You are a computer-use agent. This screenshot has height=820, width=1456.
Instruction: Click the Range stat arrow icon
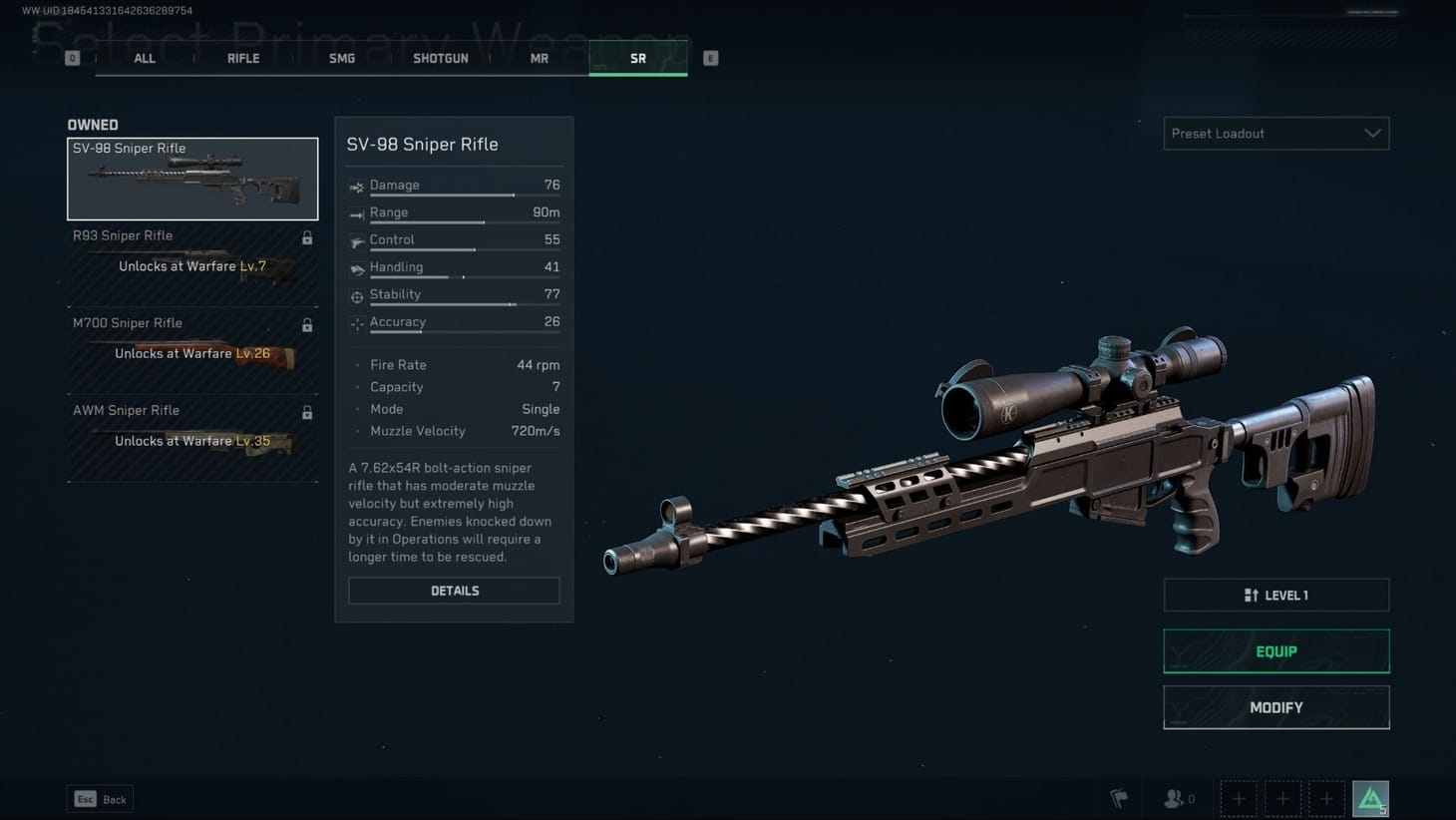(357, 211)
